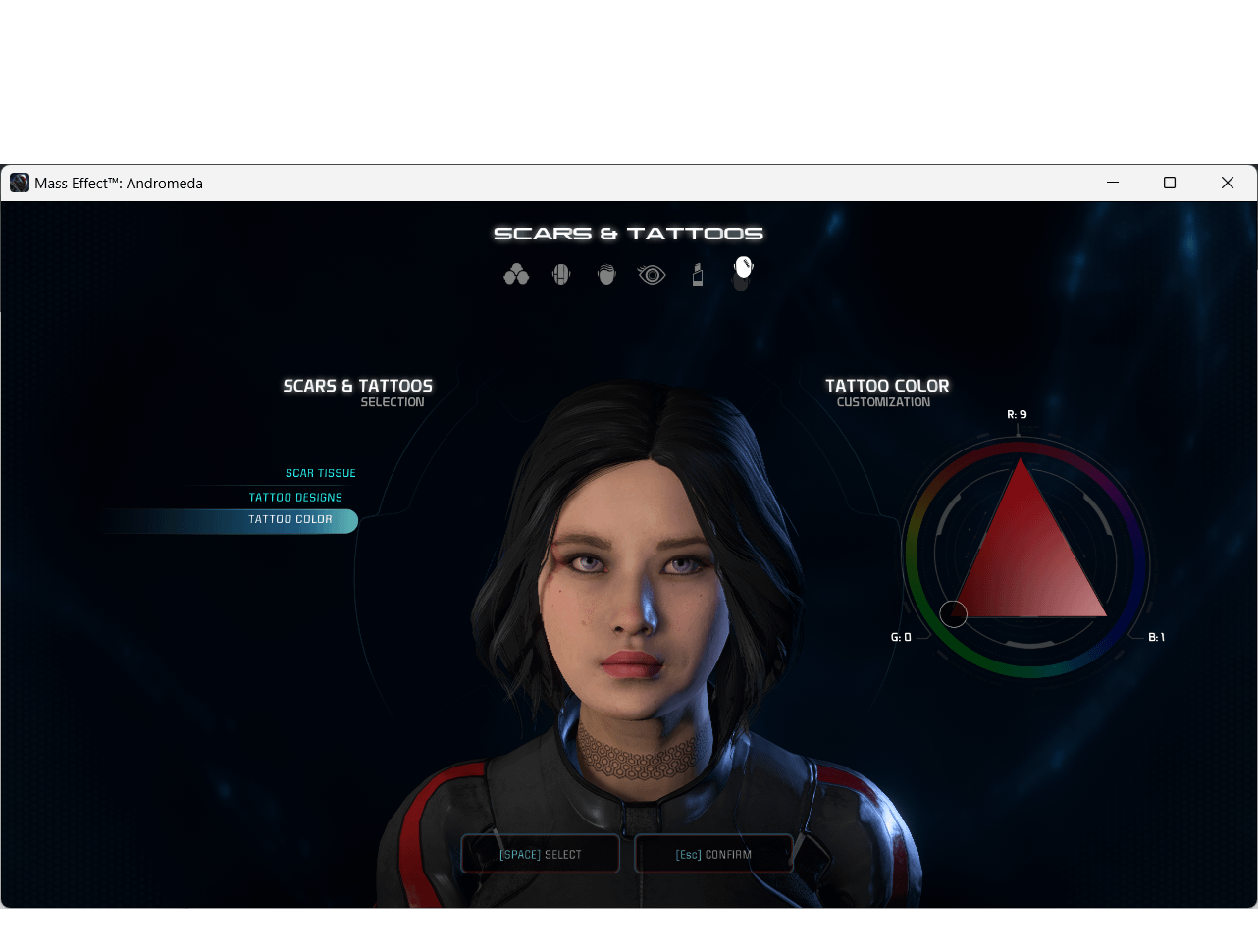
Task: Choose Scar Tissue in the selection list
Action: coord(320,473)
